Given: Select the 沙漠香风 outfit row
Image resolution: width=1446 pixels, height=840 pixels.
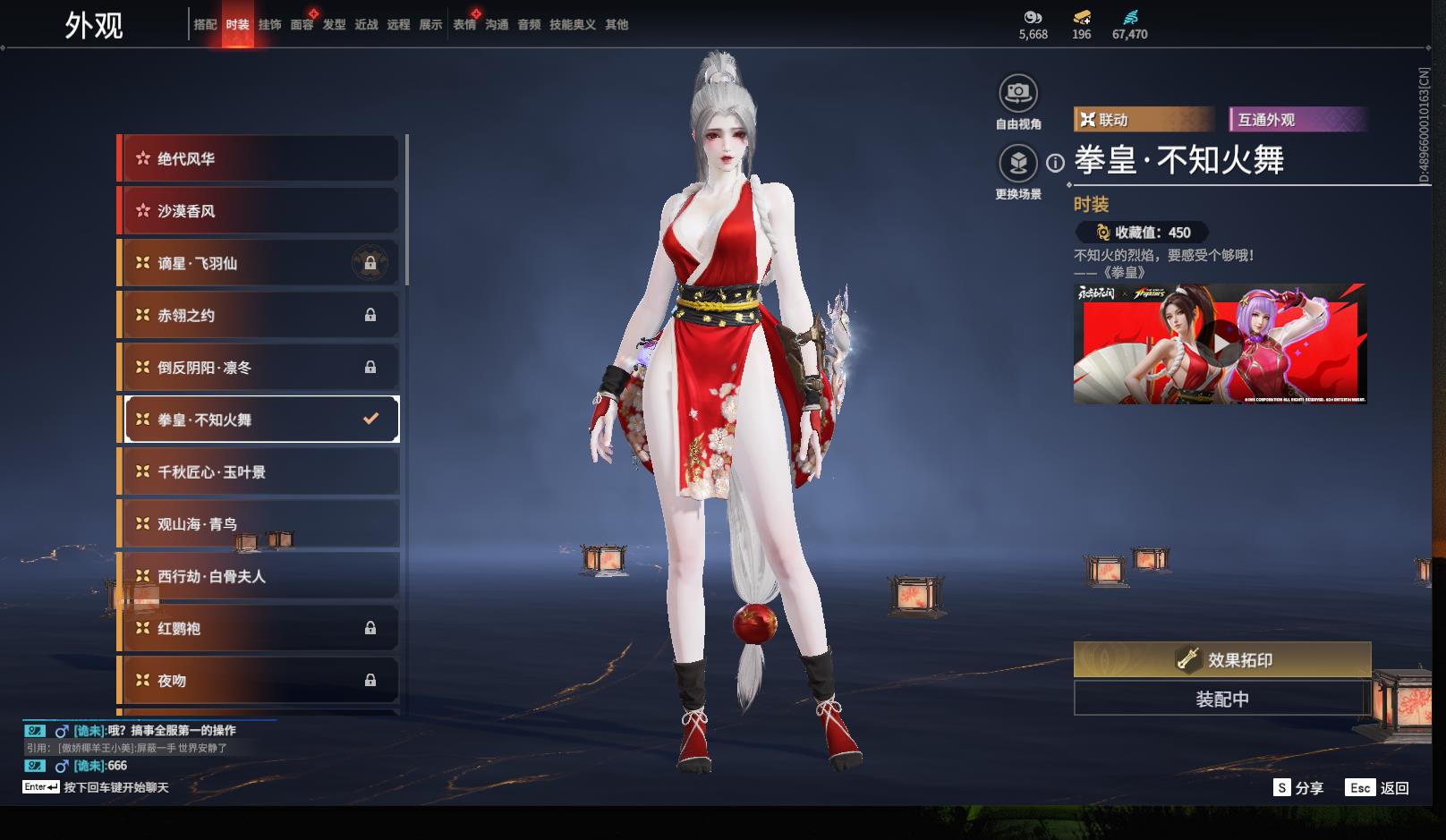Looking at the screenshot, I should 259,211.
